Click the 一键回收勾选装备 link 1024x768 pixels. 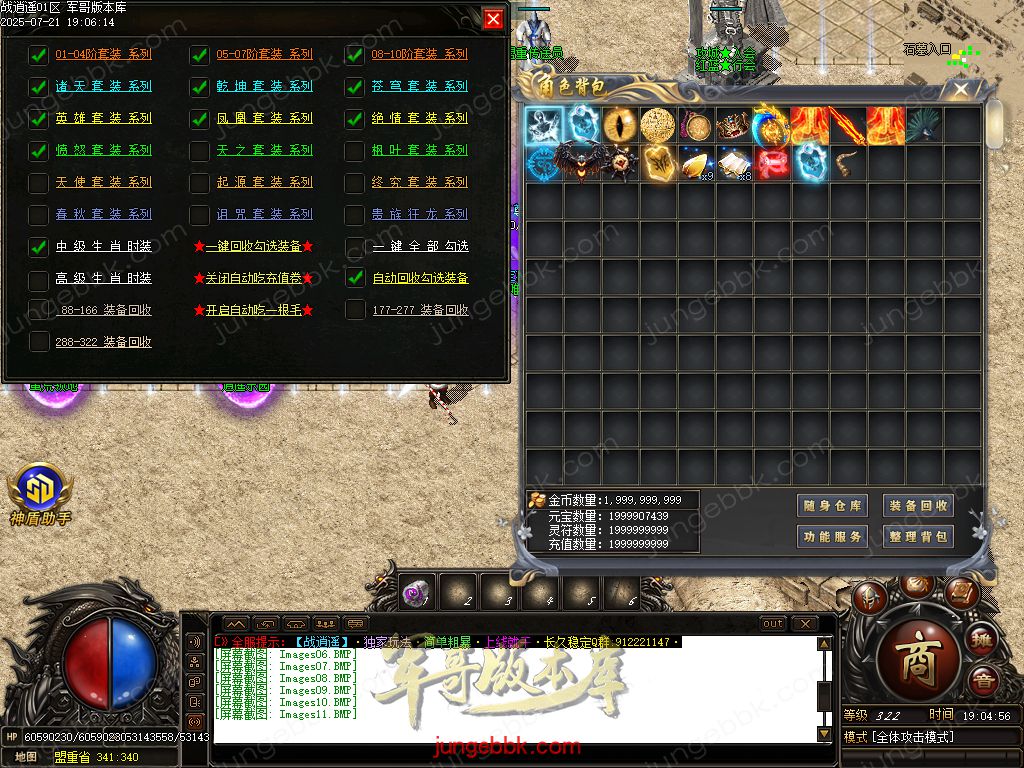(253, 246)
